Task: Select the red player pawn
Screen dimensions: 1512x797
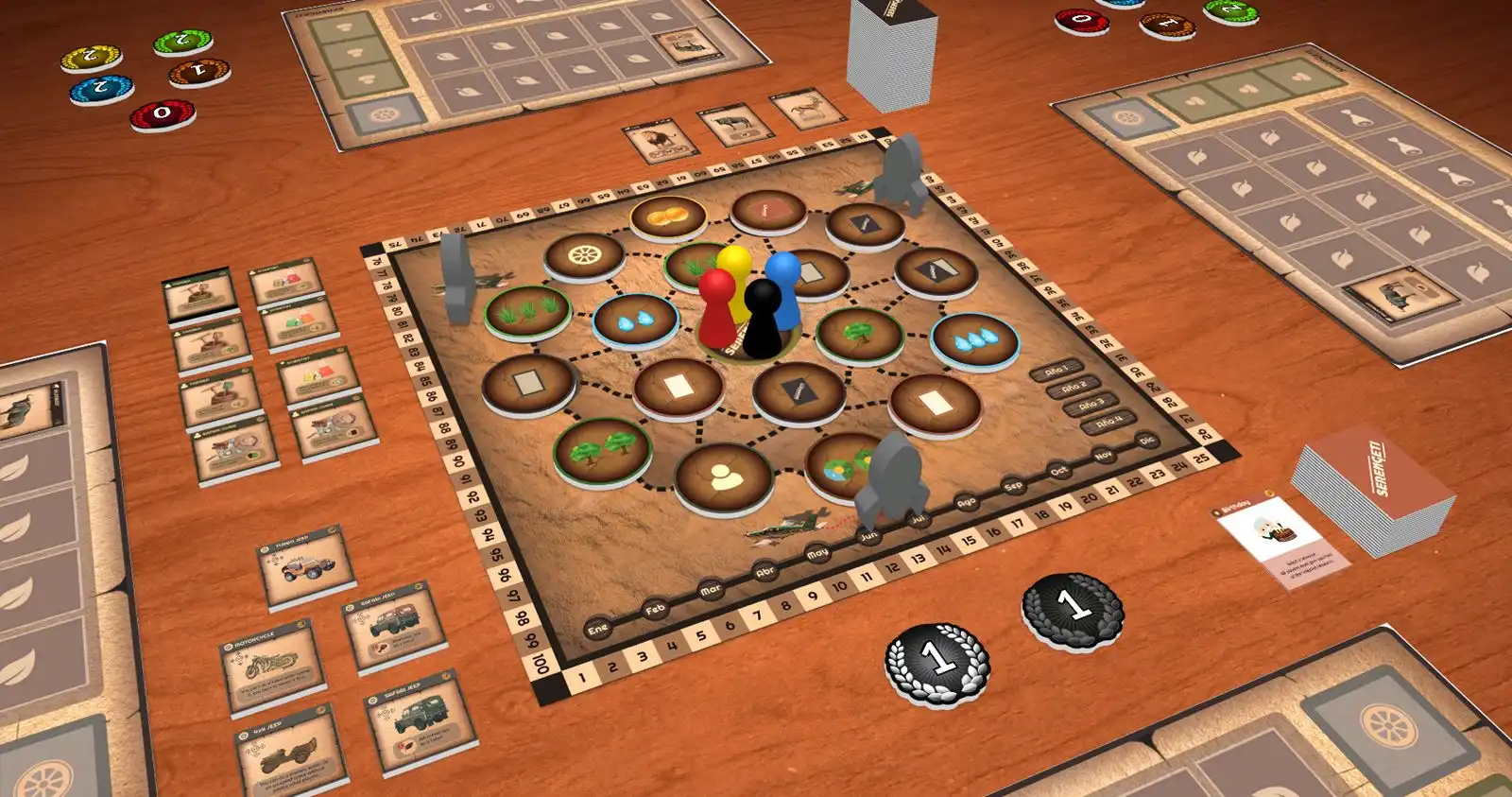Action: click(x=717, y=305)
